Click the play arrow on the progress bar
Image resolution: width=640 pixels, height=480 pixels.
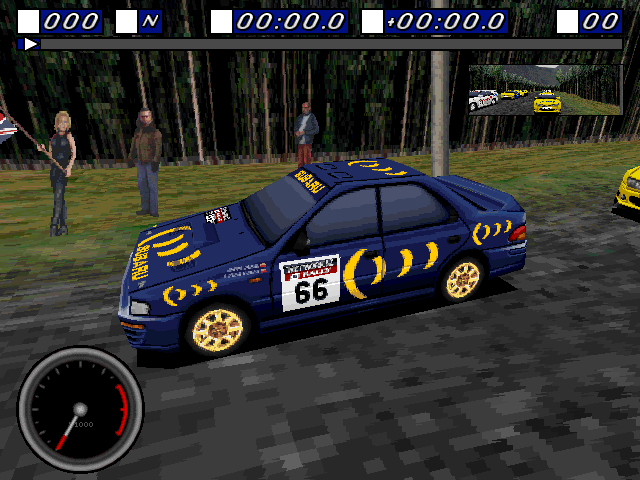pos(30,44)
